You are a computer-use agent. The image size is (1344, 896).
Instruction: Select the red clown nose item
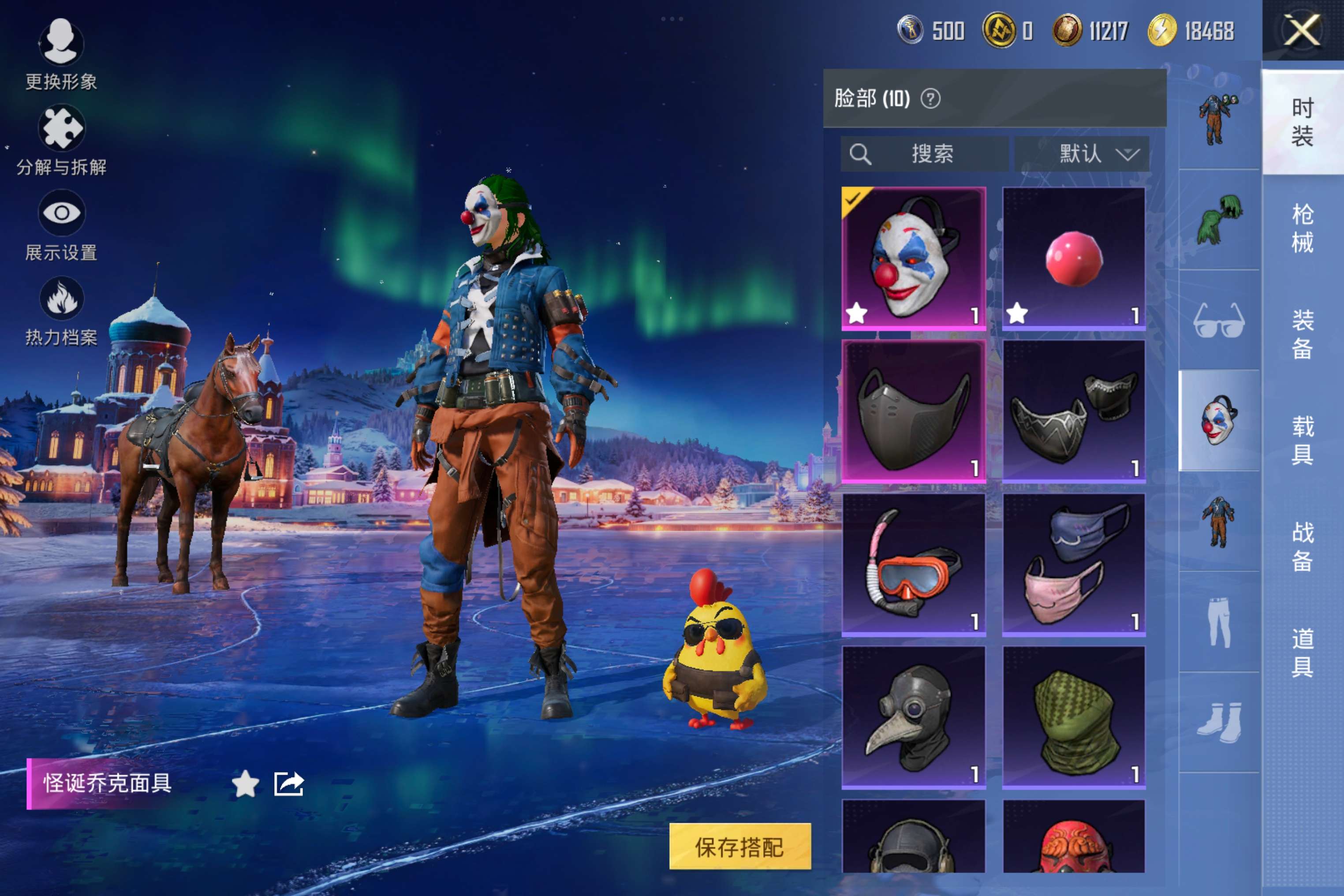1073,258
